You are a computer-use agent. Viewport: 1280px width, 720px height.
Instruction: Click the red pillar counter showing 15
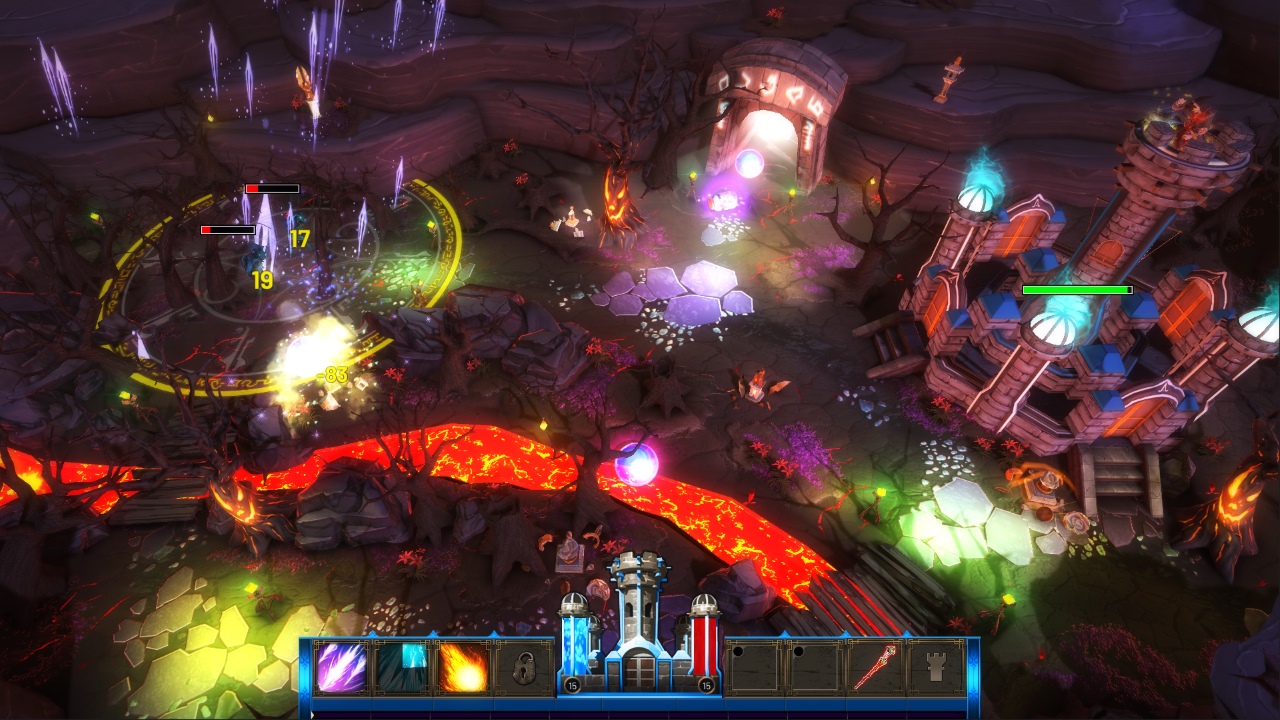707,685
